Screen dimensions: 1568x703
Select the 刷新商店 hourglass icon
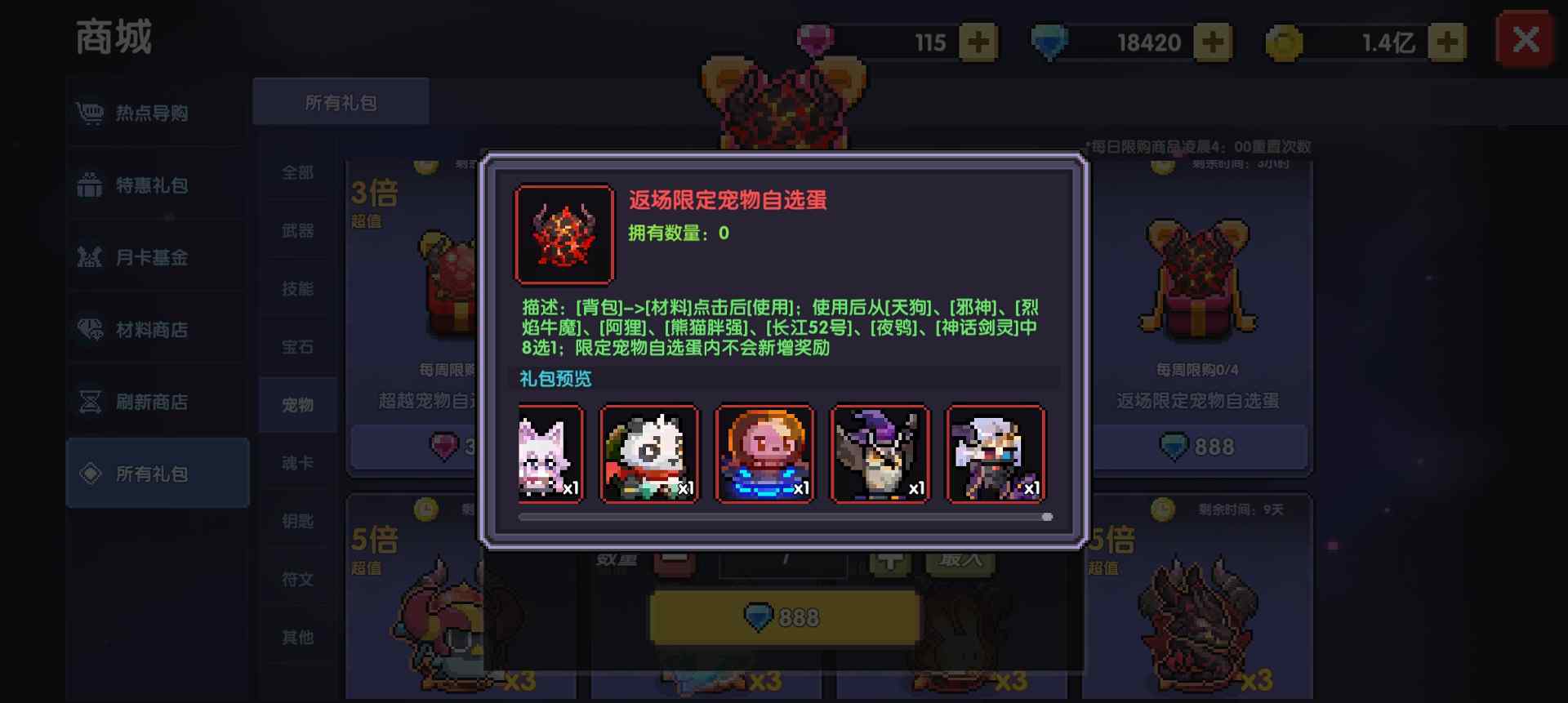tap(90, 402)
